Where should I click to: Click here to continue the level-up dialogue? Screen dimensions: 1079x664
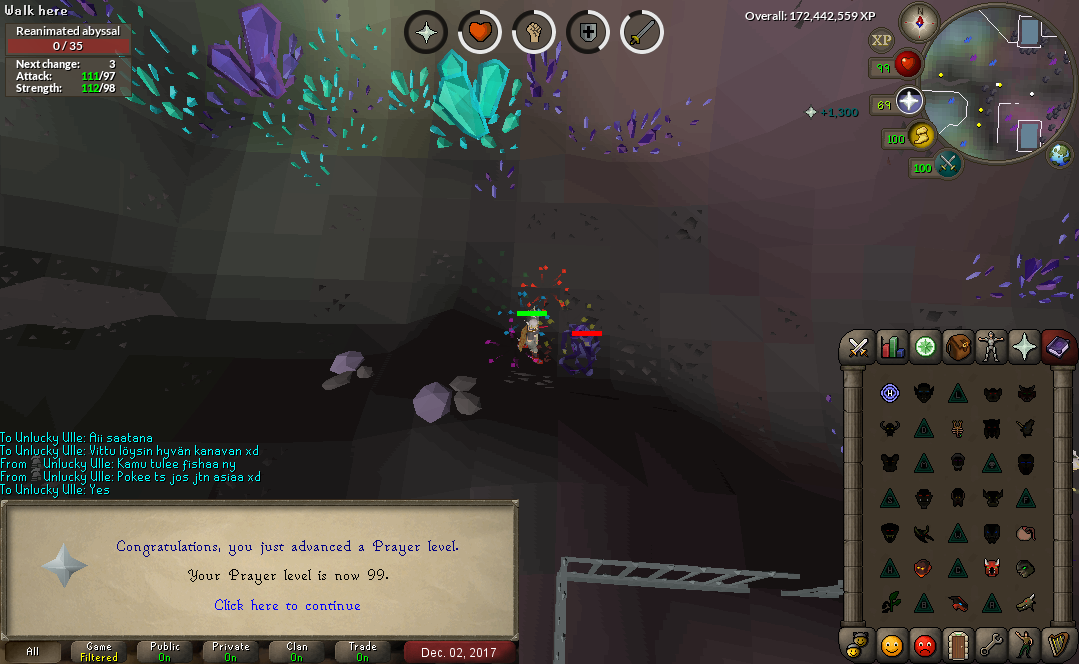pyautogui.click(x=287, y=605)
